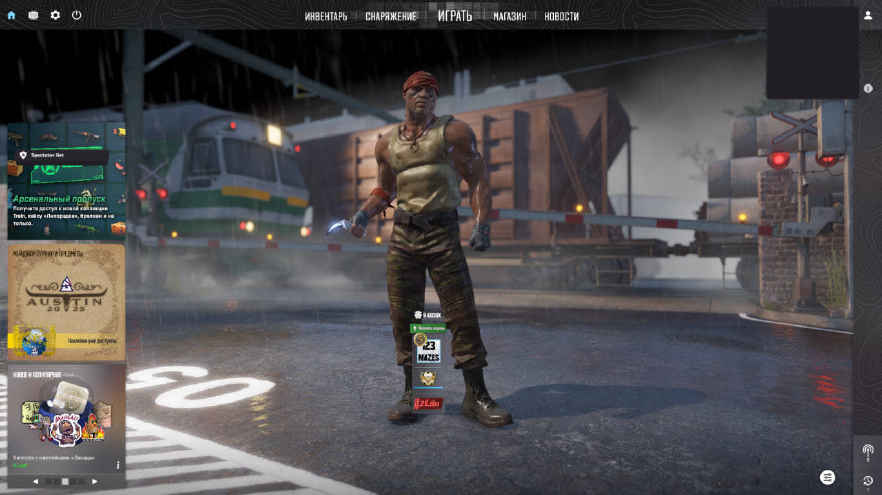The height and width of the screenshot is (495, 882).
Task: Click the green button under the player name
Action: (428, 328)
